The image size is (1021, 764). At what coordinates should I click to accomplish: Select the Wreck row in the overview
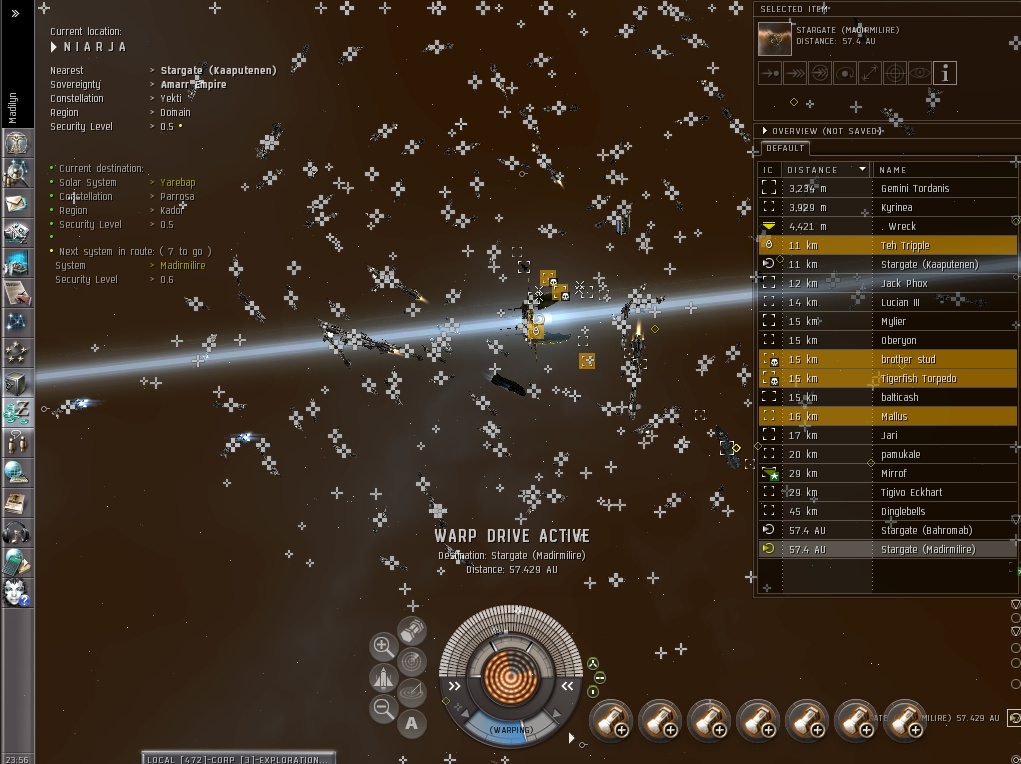pos(901,226)
